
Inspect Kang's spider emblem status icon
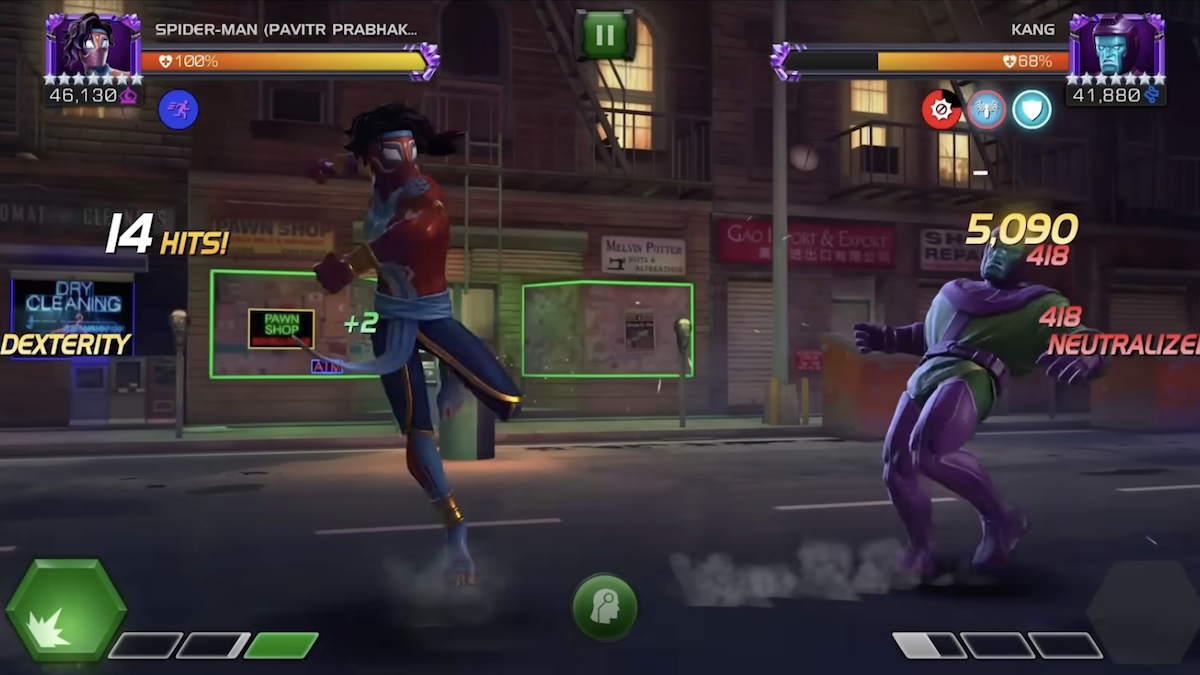point(986,109)
